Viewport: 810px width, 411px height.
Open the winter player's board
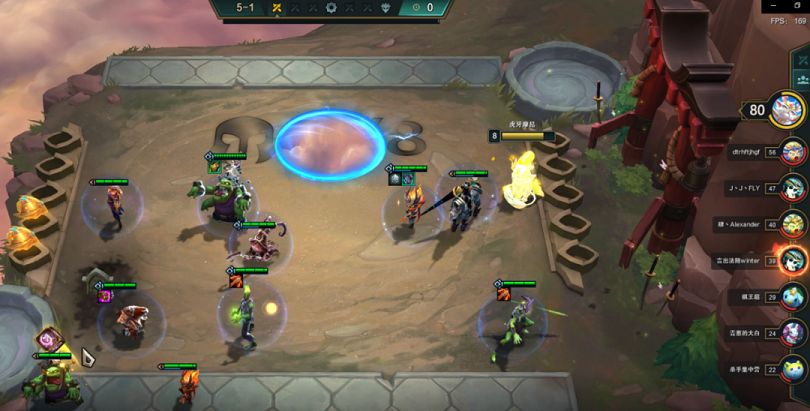click(x=792, y=260)
